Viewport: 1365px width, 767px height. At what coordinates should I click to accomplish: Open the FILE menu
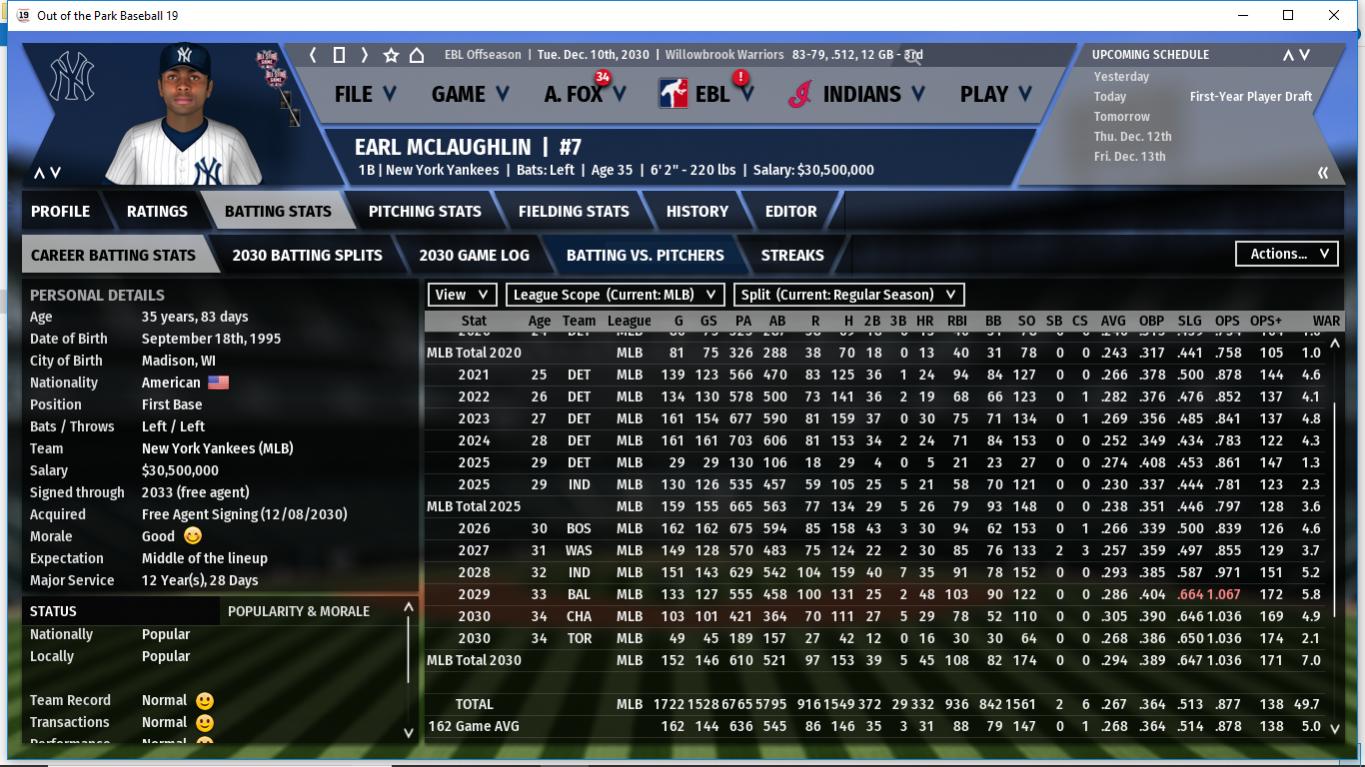(365, 94)
